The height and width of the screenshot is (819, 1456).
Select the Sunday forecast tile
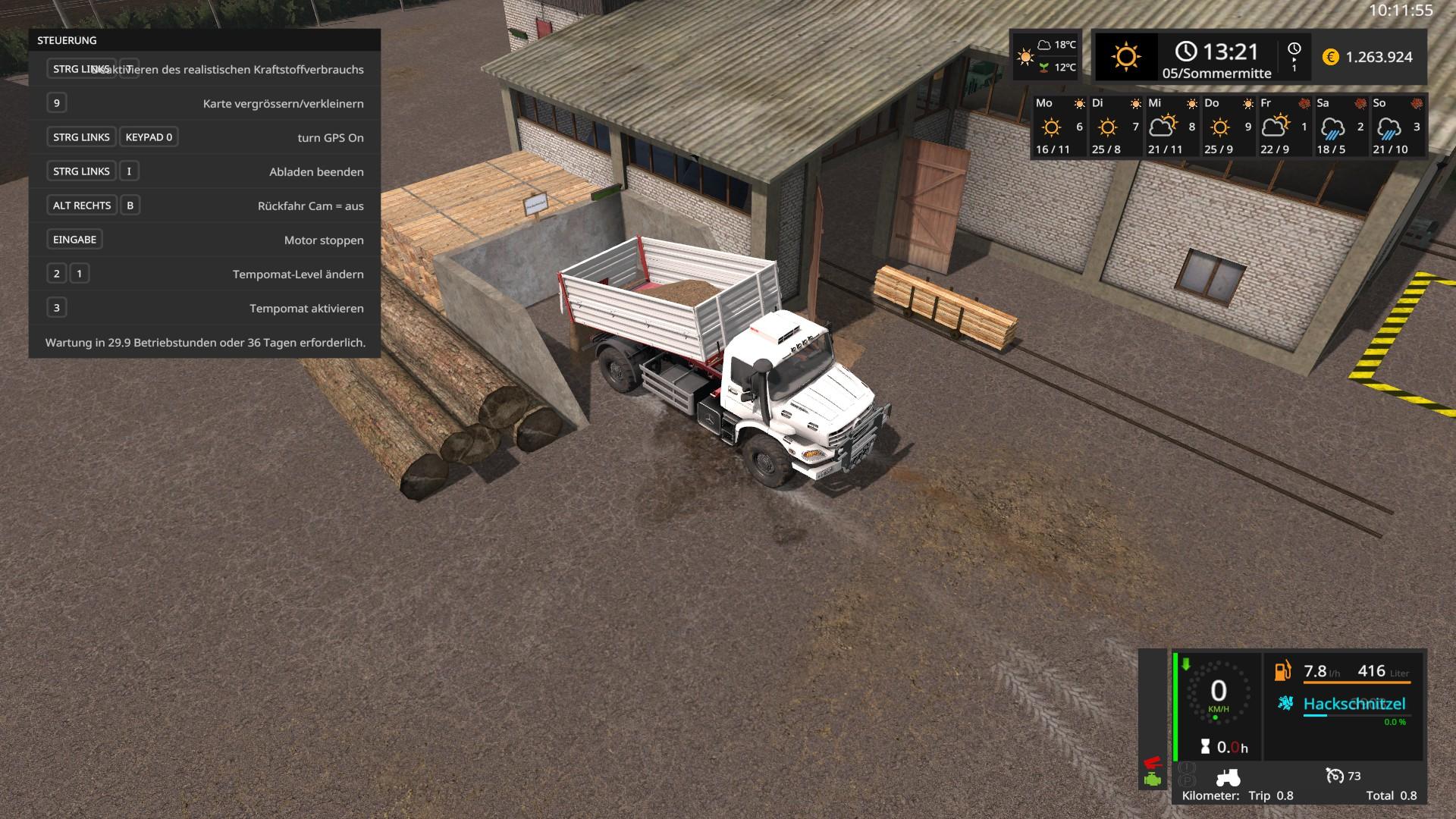tap(1396, 126)
